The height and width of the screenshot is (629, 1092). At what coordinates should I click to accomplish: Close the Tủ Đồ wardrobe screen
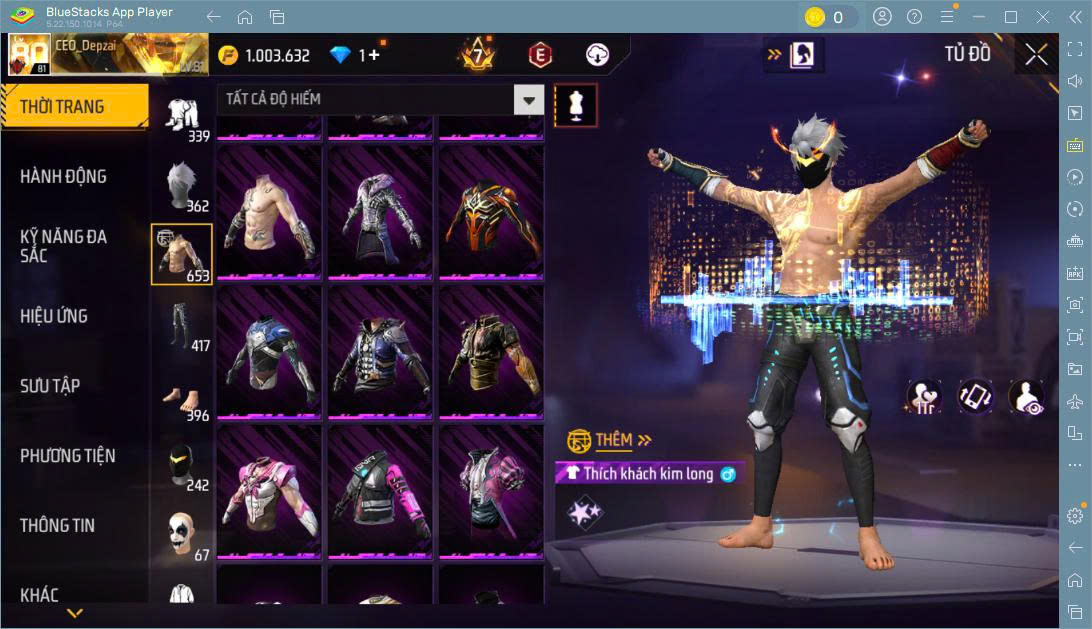[1036, 55]
